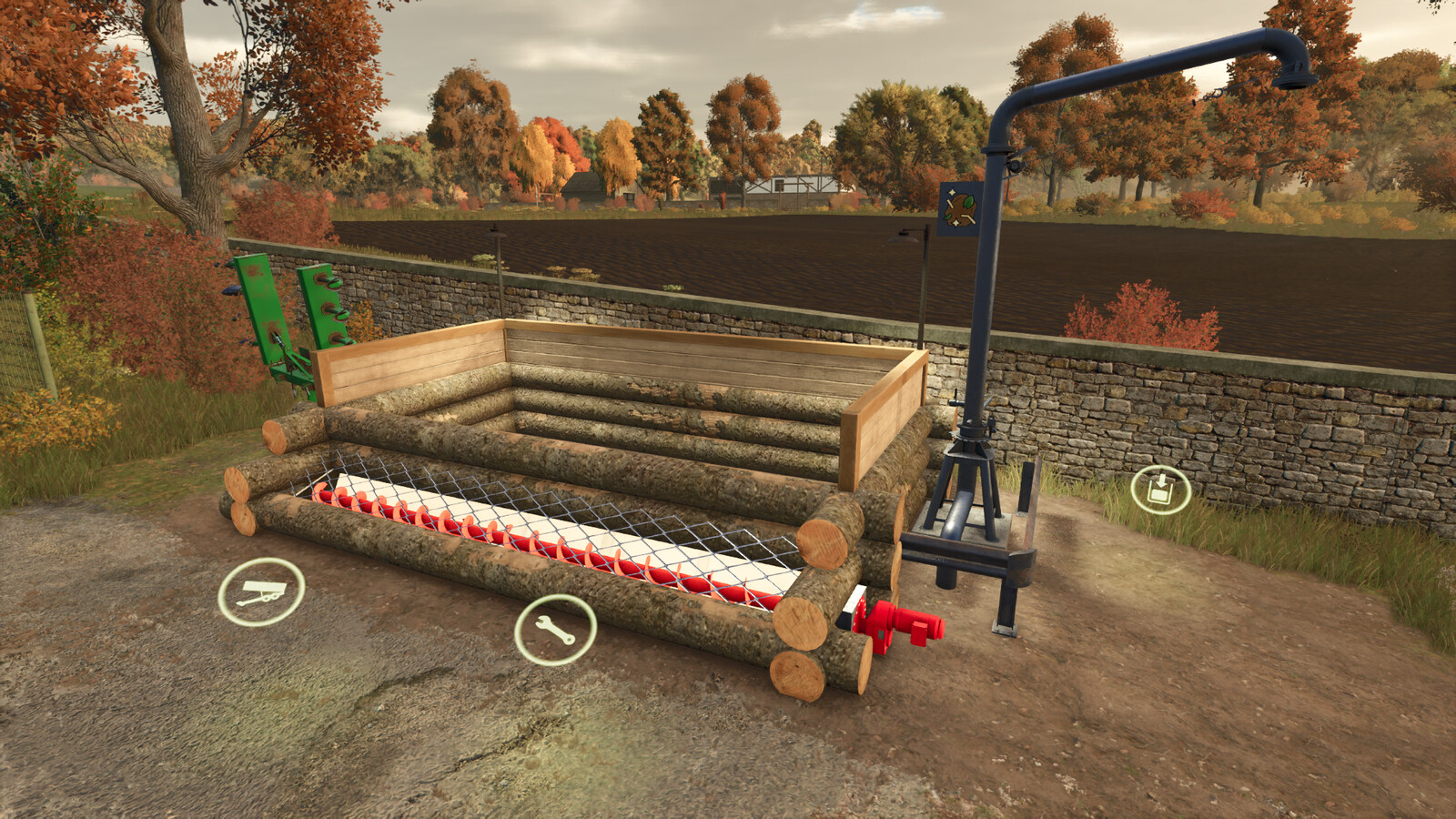This screenshot has width=1456, height=819.
Task: Click the downward-arrow container symbol near the wall
Action: (1160, 486)
